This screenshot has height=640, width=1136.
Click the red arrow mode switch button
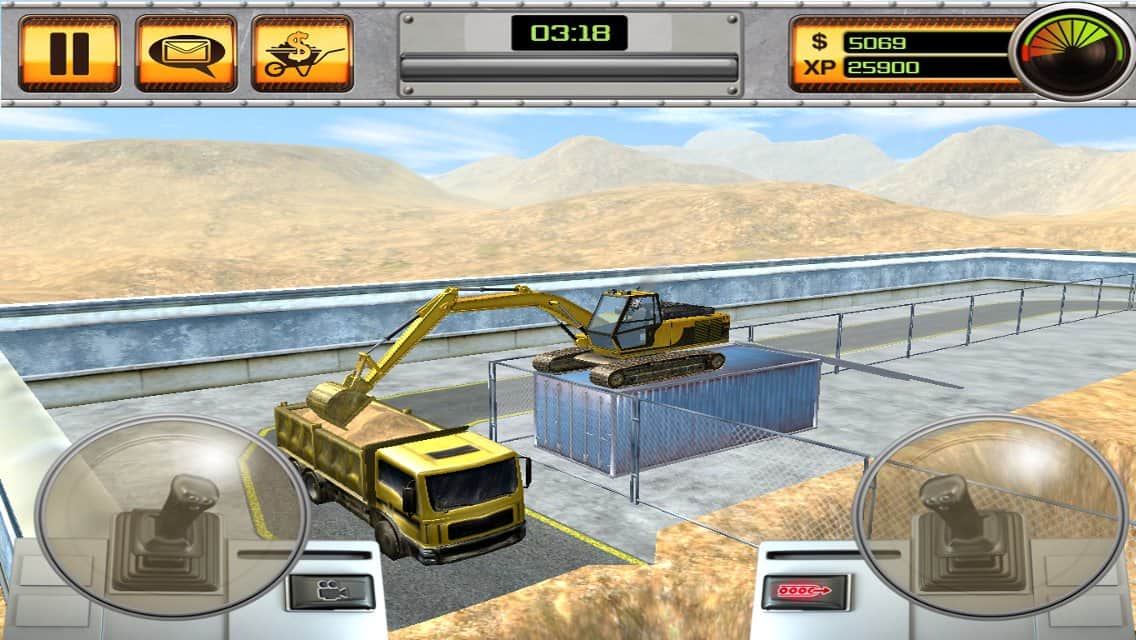[x=805, y=591]
